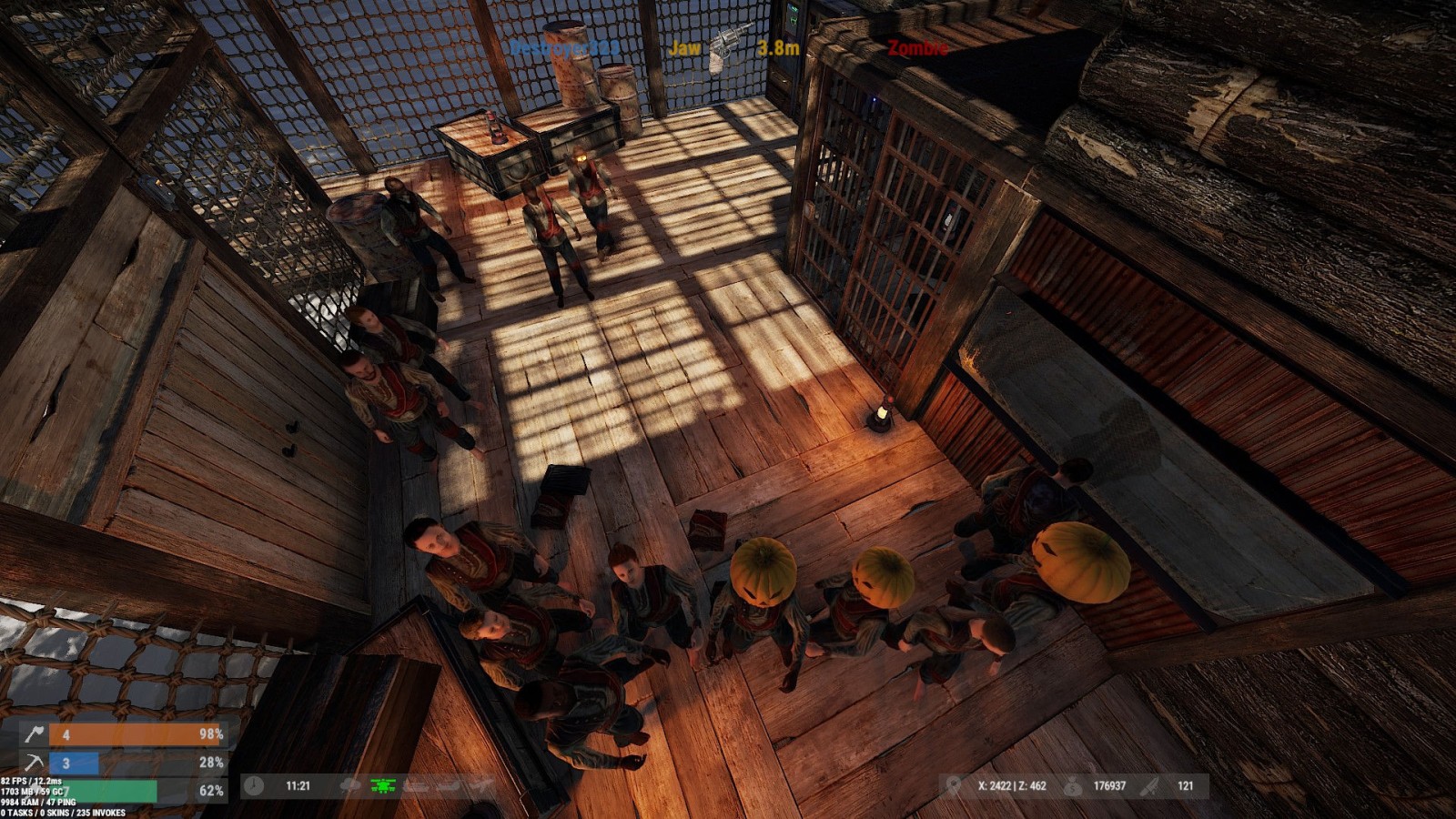This screenshot has width=1456, height=819.
Task: Select the clock icon beside 11:21
Action: (254, 785)
